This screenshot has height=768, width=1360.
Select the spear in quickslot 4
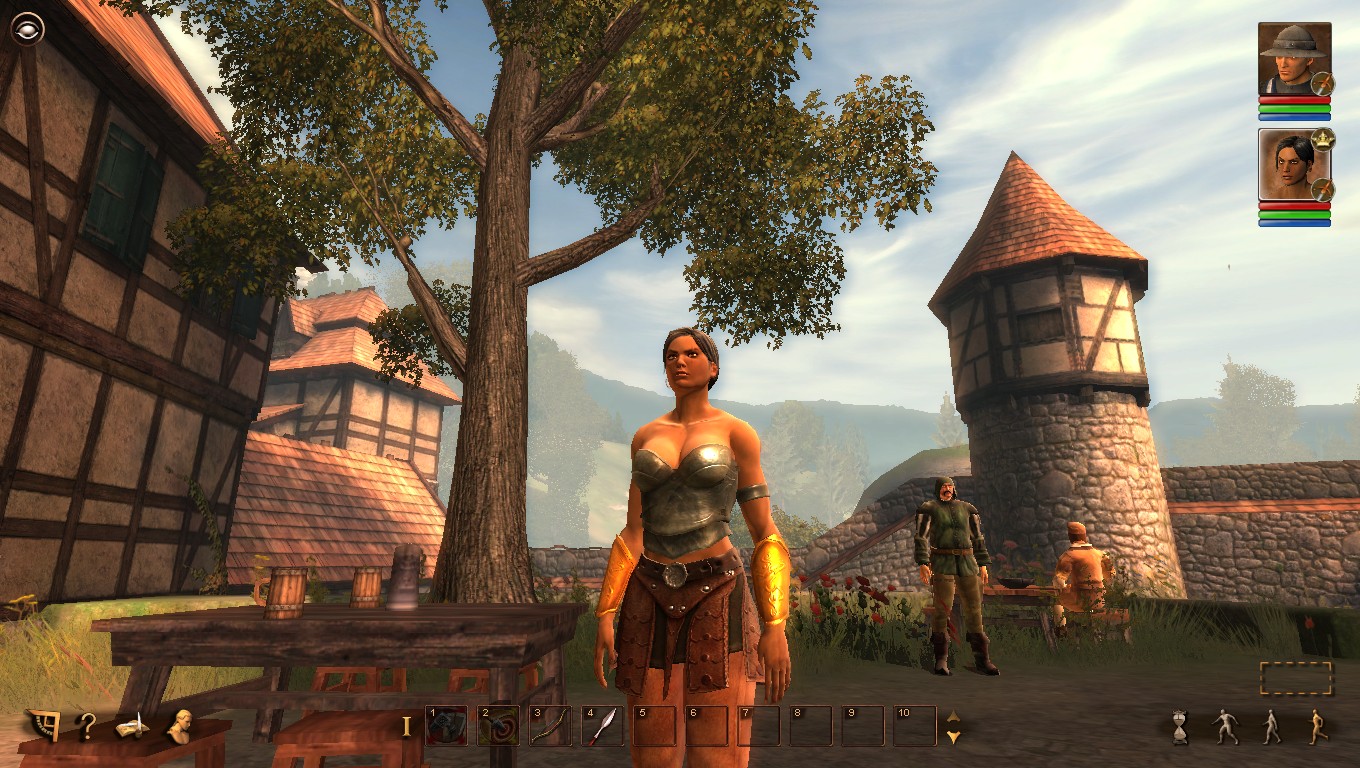(602, 726)
